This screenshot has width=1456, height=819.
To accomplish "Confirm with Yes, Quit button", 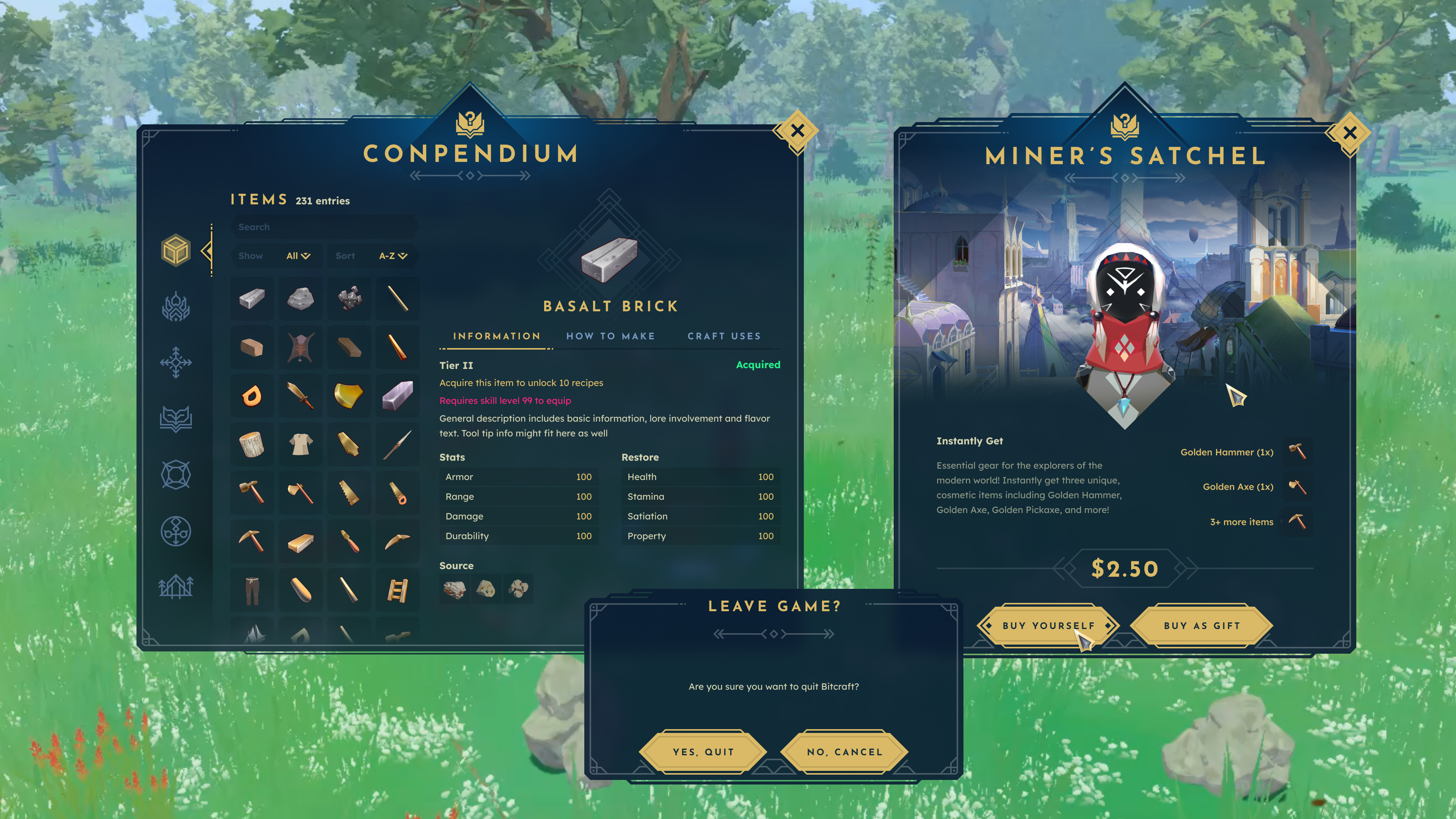I will [x=703, y=752].
